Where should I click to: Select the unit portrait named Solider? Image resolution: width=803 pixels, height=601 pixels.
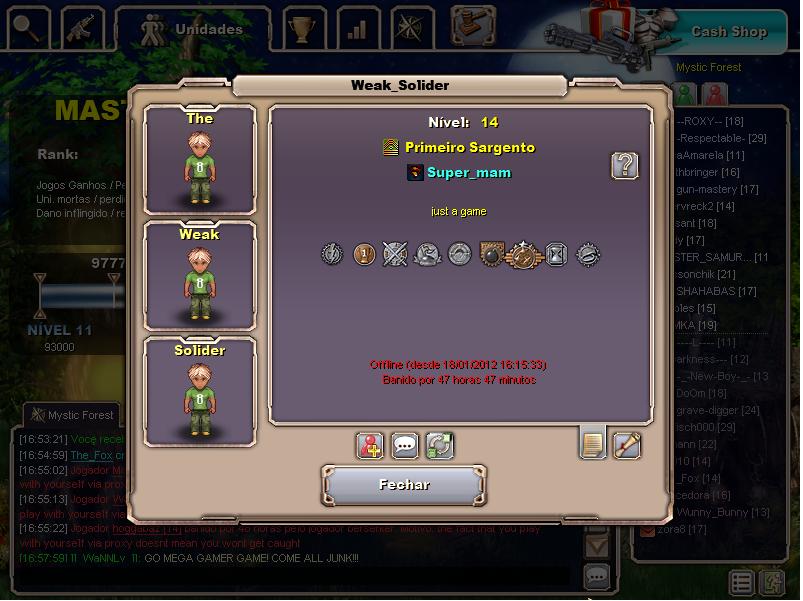click(200, 392)
